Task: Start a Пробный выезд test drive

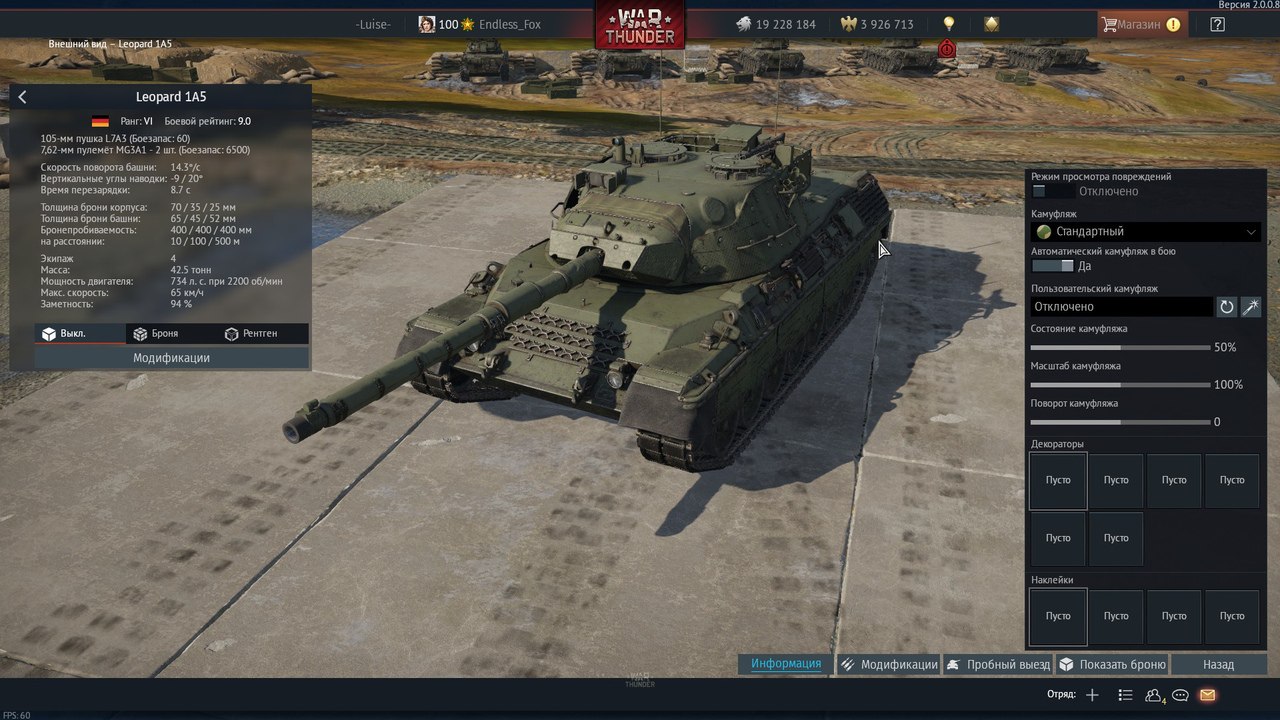Action: (x=997, y=664)
